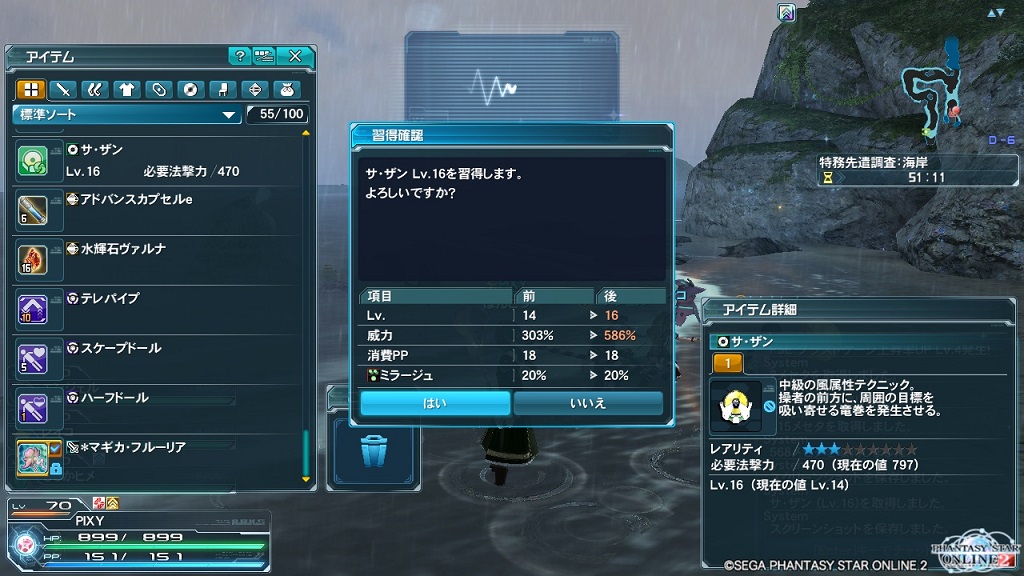Switch to the all-items grid tab
Image resolution: width=1024 pixels, height=576 pixels.
click(x=31, y=89)
